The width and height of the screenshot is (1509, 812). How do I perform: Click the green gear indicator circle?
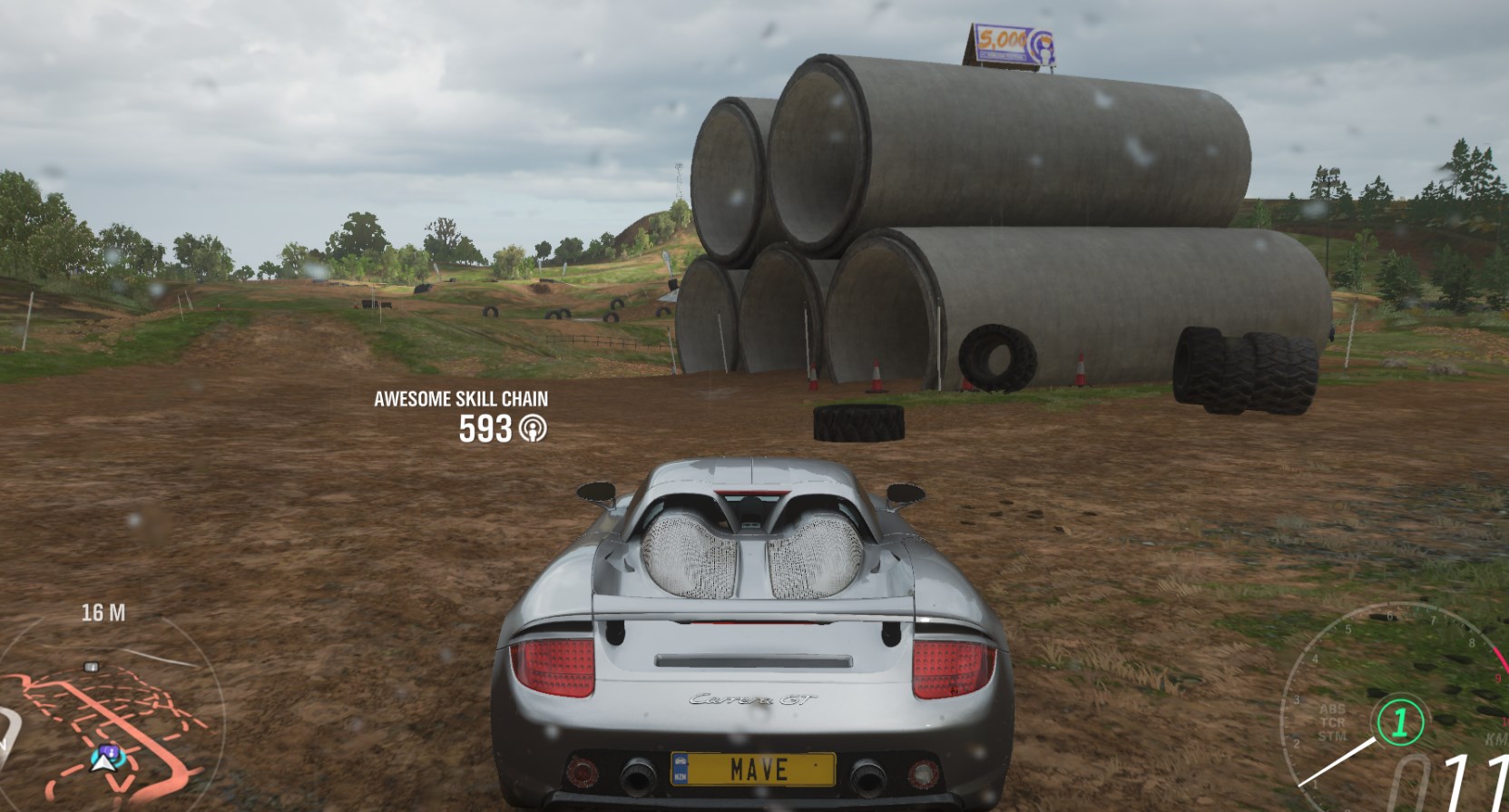click(x=1399, y=723)
